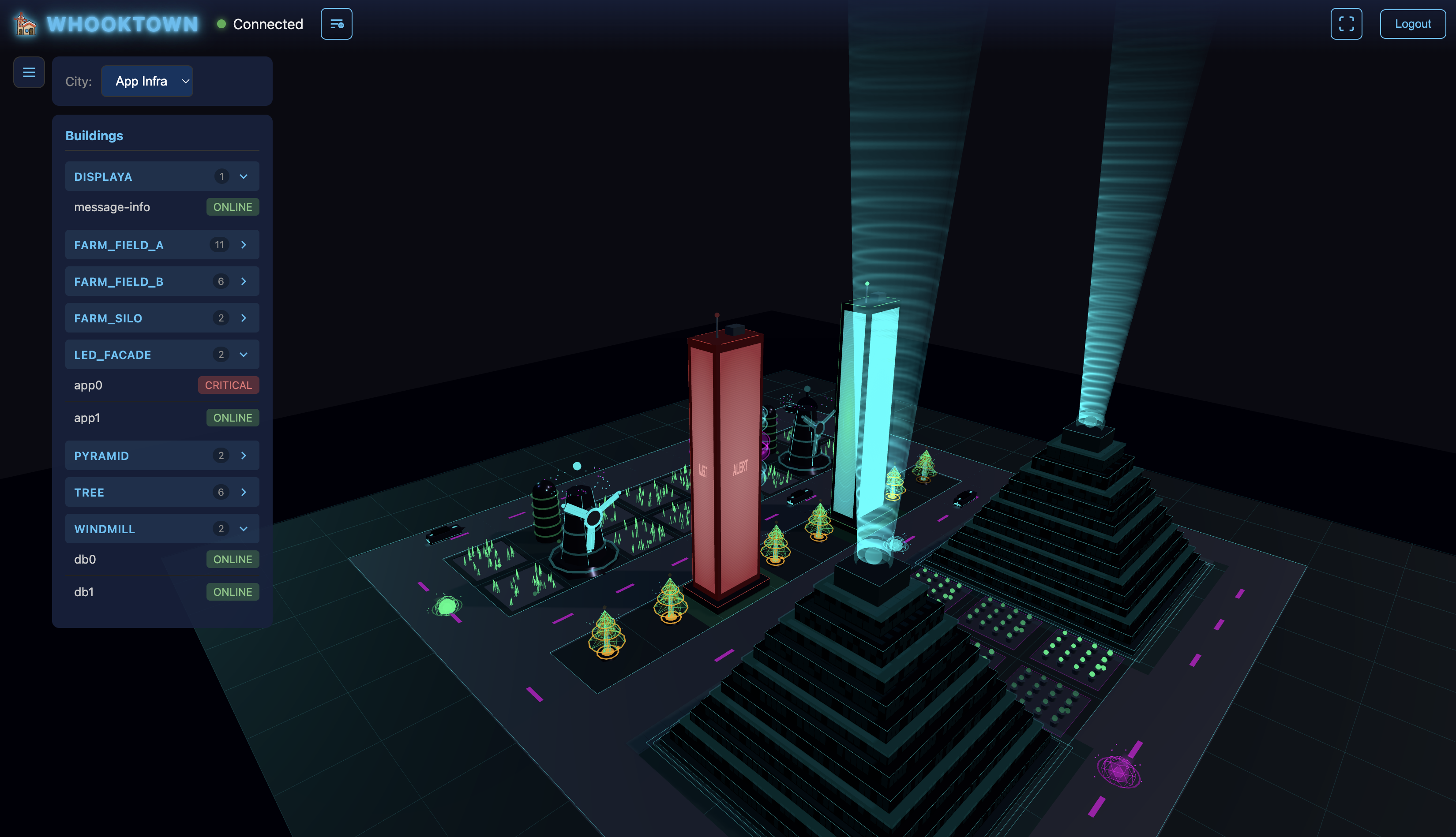1456x837 pixels.
Task: Click the CRITICAL badge next to app0
Action: [228, 385]
